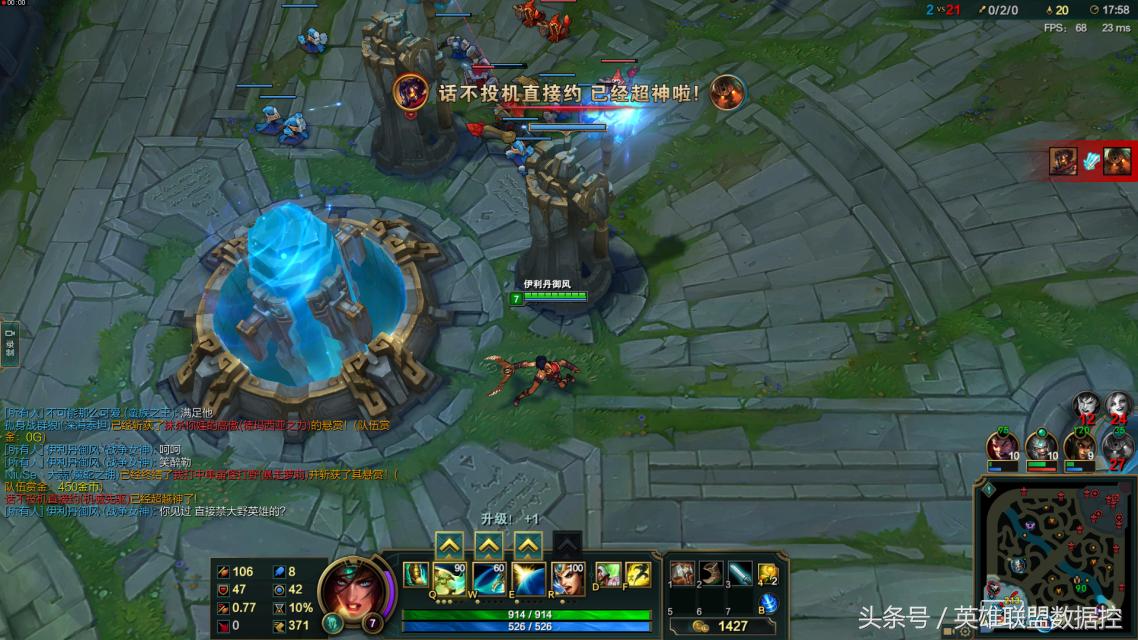The height and width of the screenshot is (640, 1138).
Task: Open the shop via the 1427 gold button
Action: point(723,626)
